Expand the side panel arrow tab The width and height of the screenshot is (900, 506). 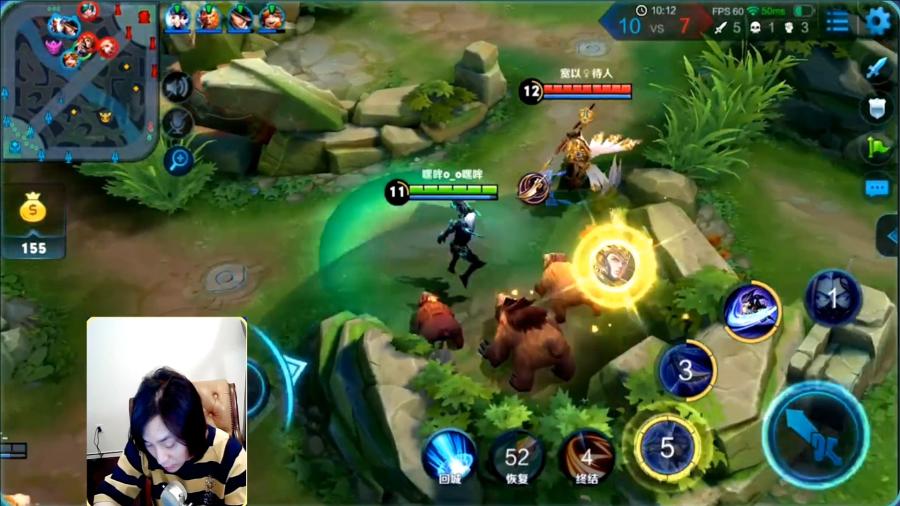pos(888,236)
